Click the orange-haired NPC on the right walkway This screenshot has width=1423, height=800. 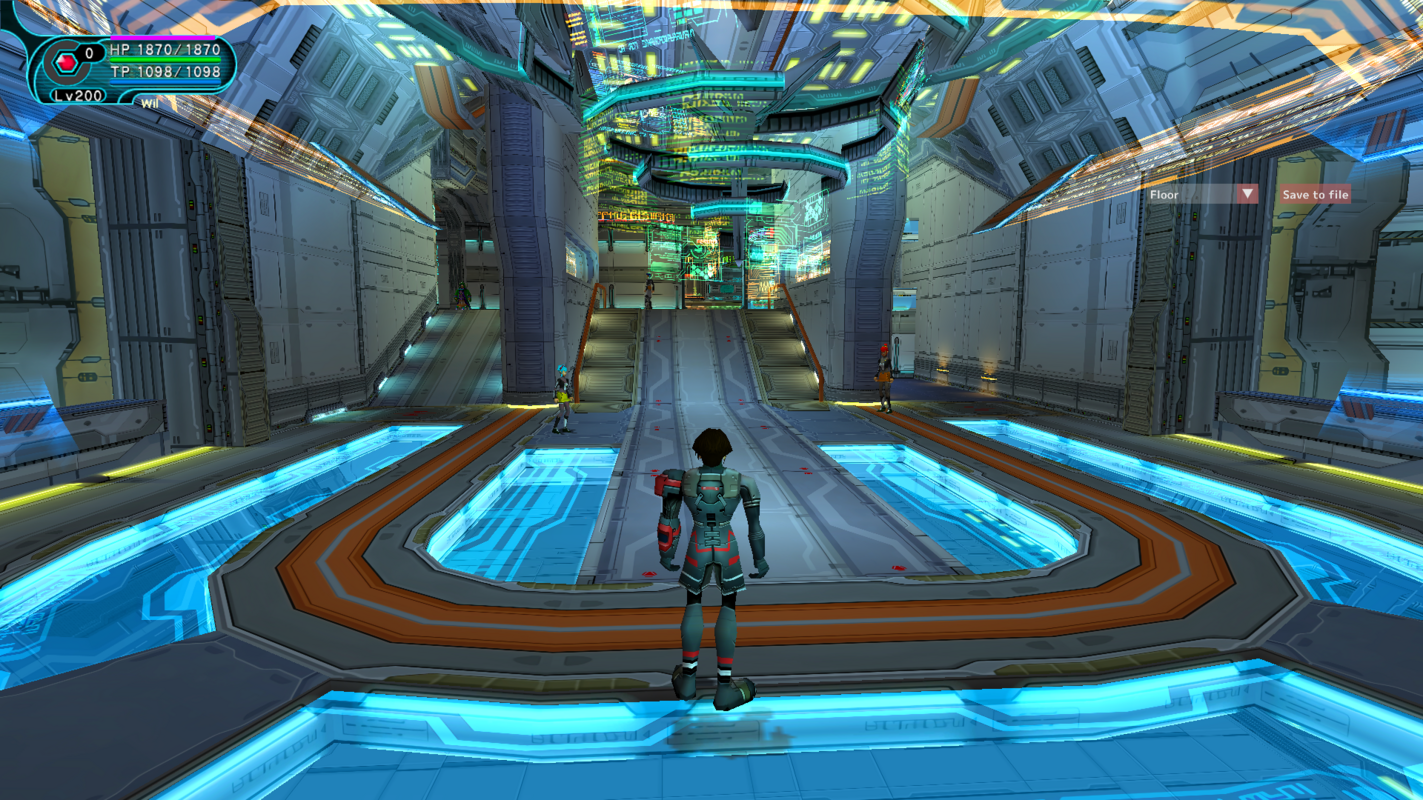[884, 375]
